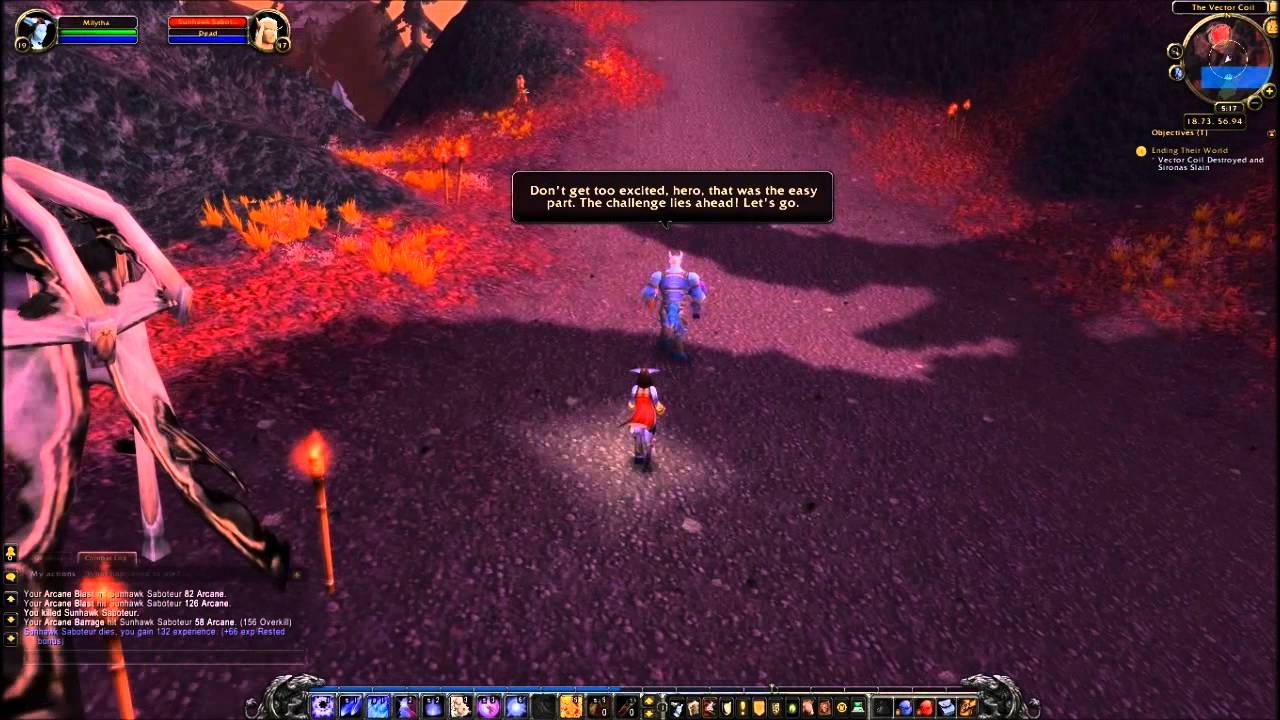Zoom in the minimap with plus button
Viewport: 1280px width, 720px height.
[1268, 90]
